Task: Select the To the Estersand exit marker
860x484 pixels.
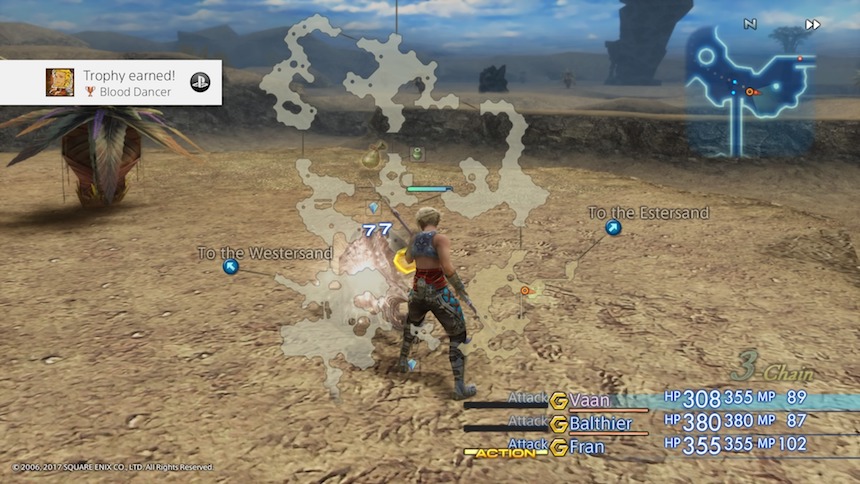Action: pos(613,228)
